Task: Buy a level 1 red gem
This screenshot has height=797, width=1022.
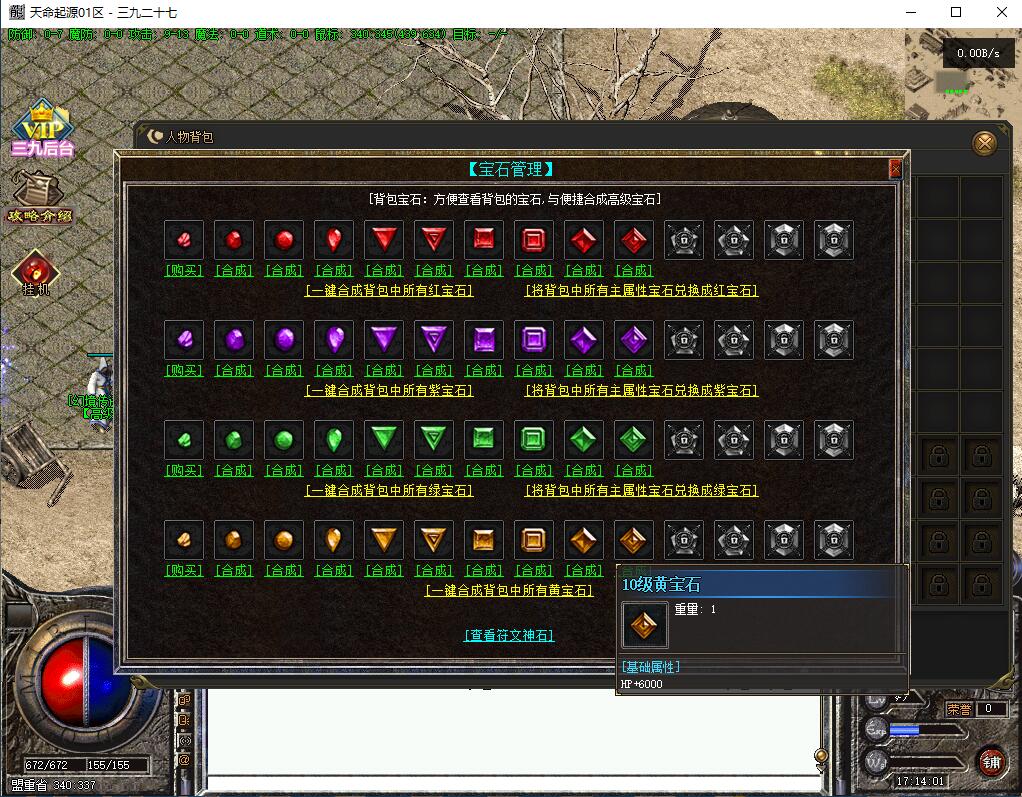Action: pyautogui.click(x=184, y=270)
